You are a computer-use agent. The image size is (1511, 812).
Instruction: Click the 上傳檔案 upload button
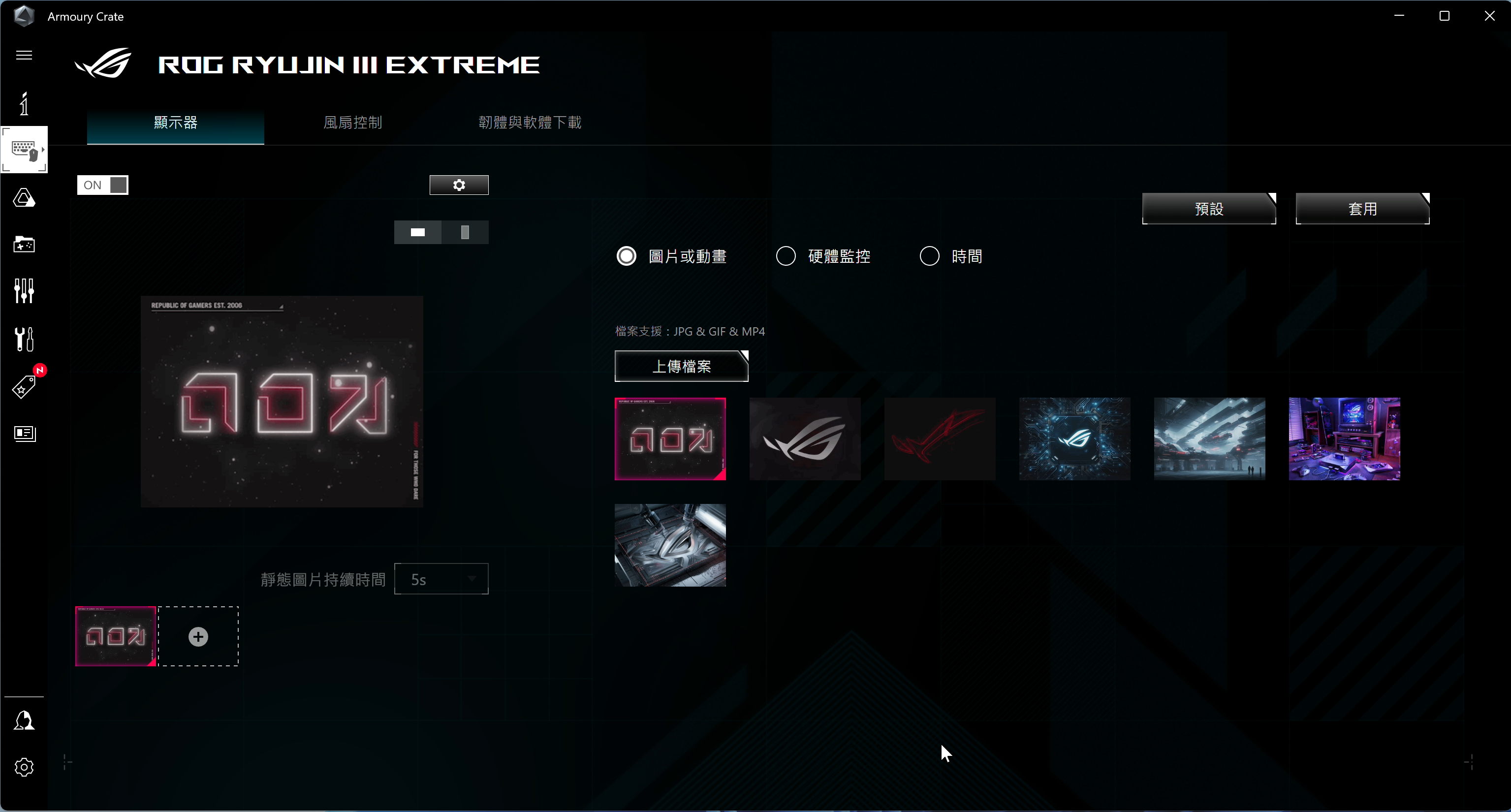click(x=681, y=366)
